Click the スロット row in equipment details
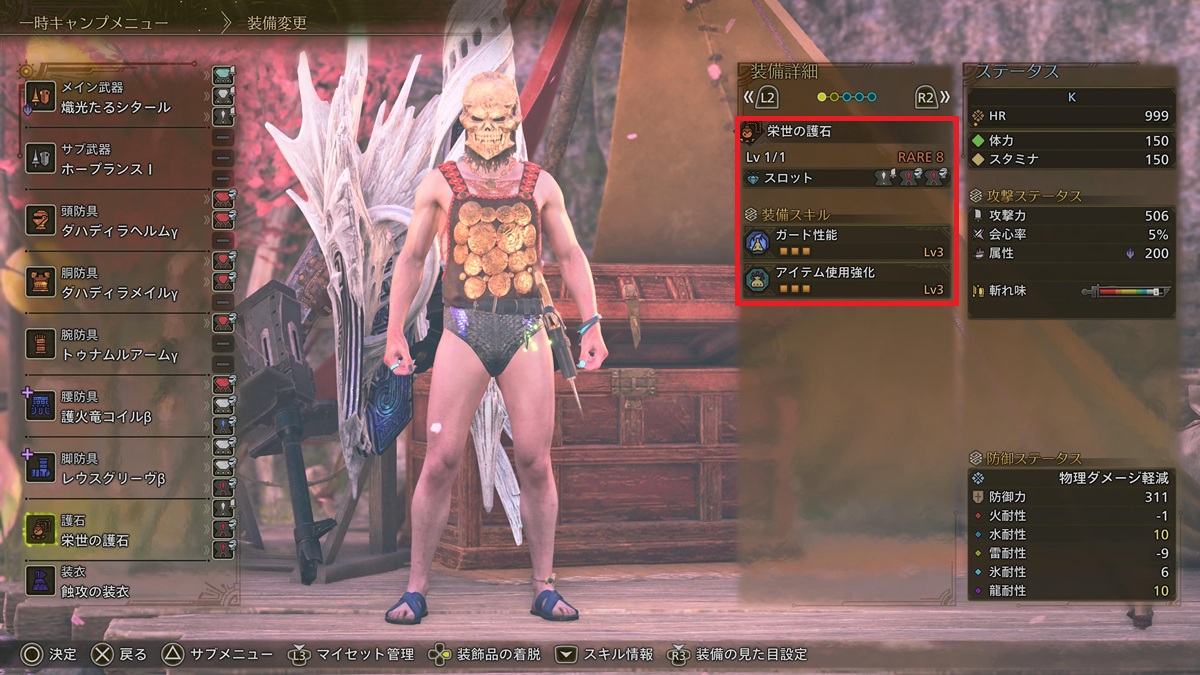The image size is (1200, 675). tap(847, 178)
